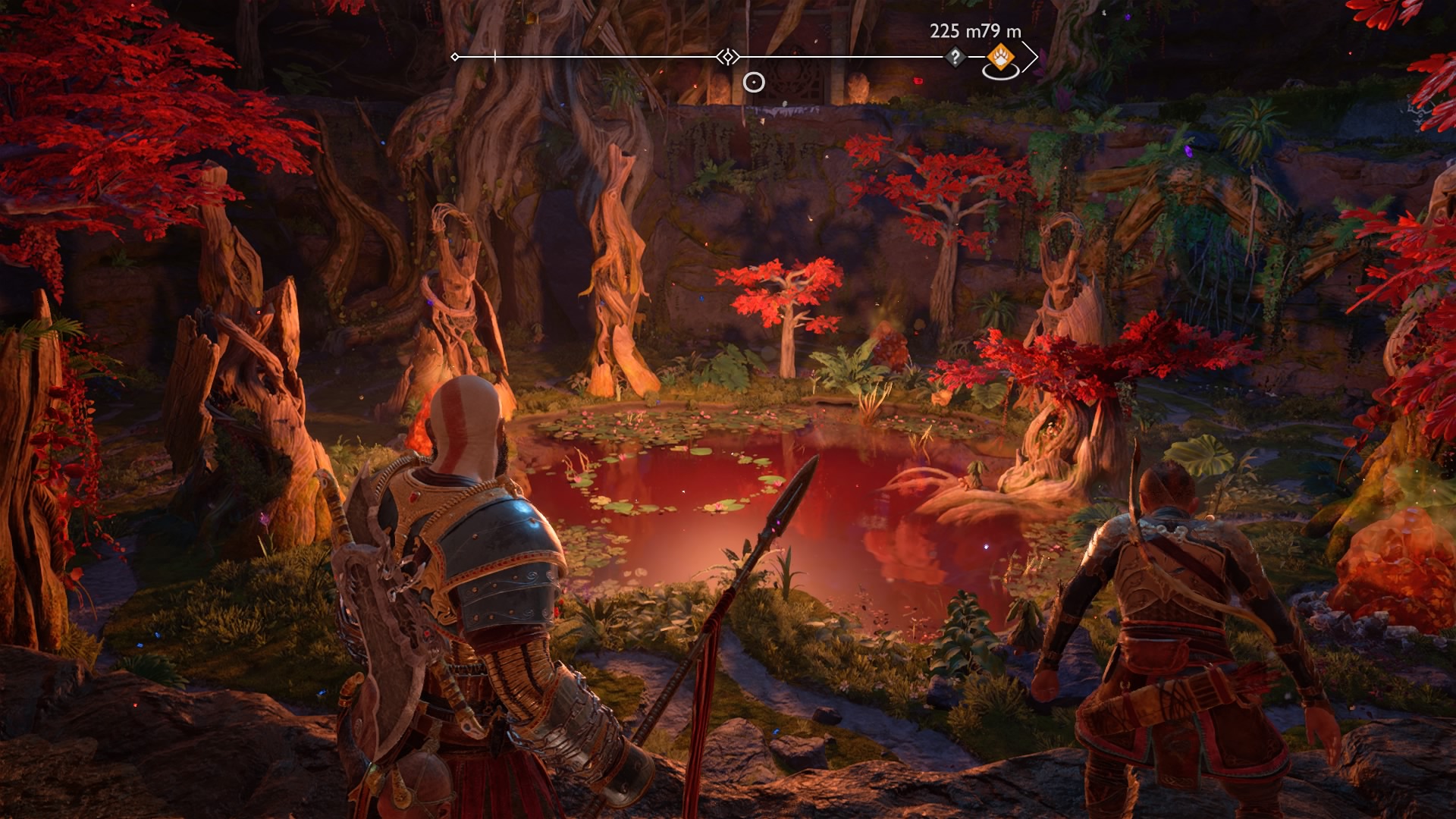Select the orange paw print quest marker
1456x819 pixels.
pyautogui.click(x=1000, y=57)
